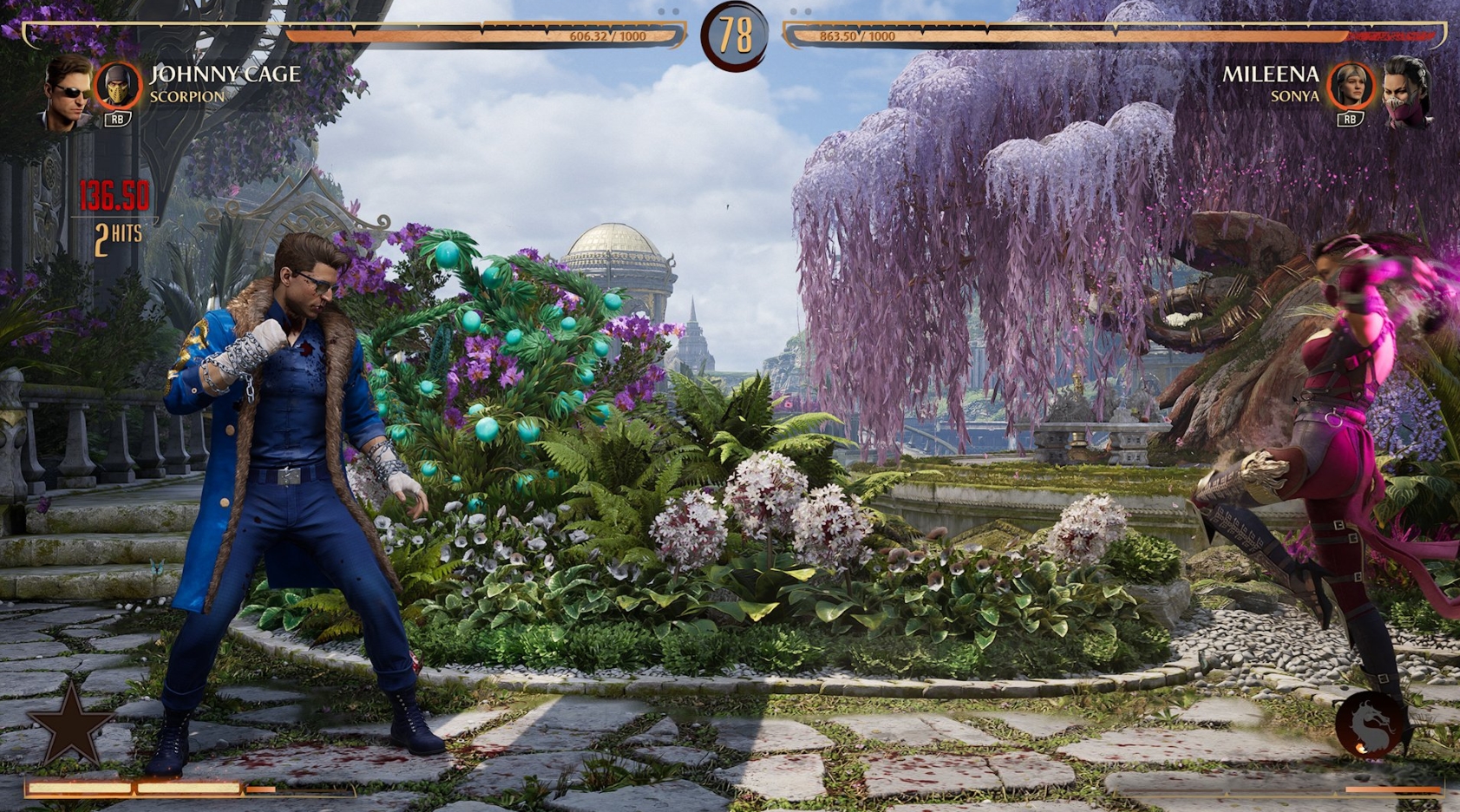Click the JOHNNY CAGE name label
Image resolution: width=1460 pixels, height=812 pixels.
point(225,75)
